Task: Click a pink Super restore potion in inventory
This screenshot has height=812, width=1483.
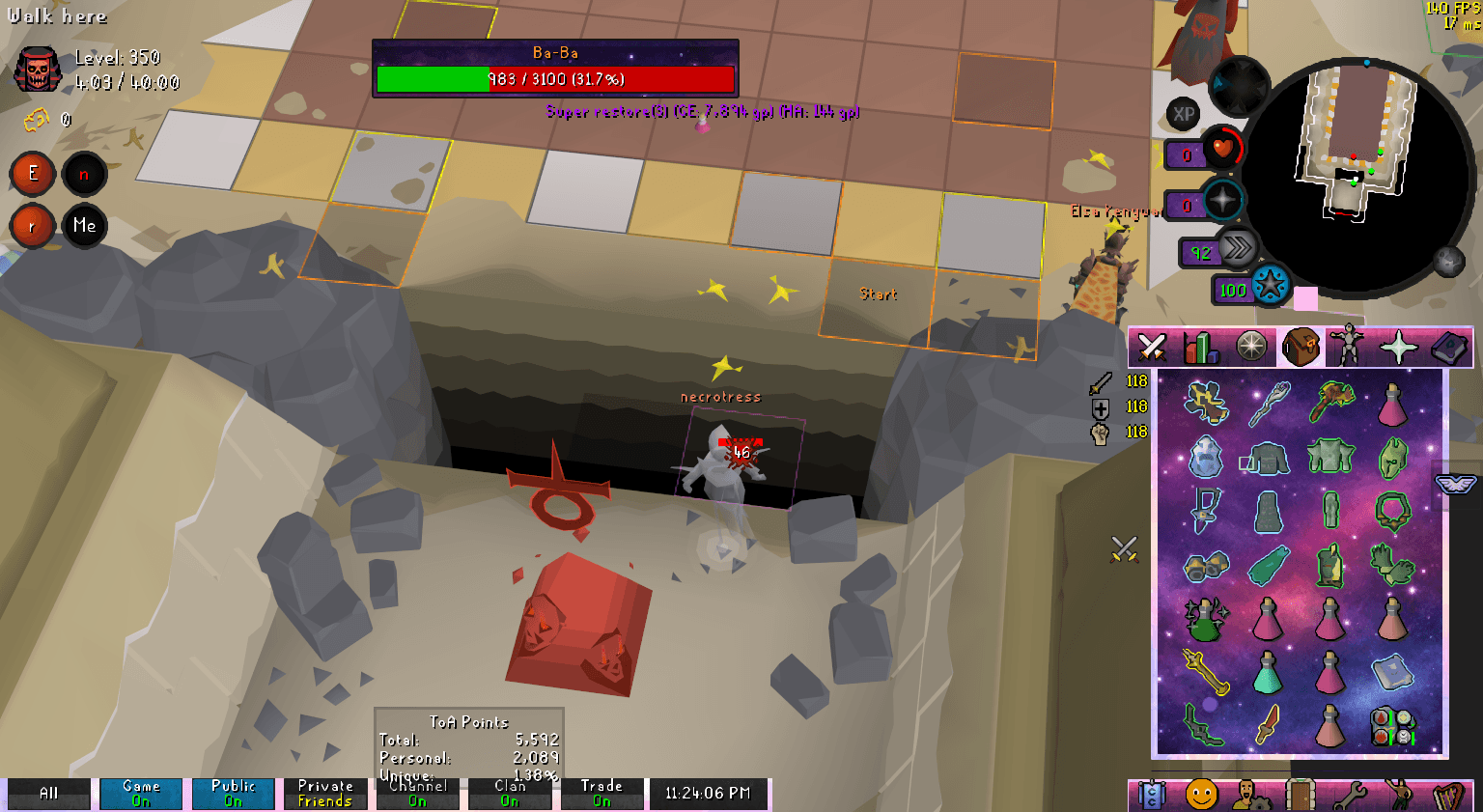Action: pos(1268,621)
